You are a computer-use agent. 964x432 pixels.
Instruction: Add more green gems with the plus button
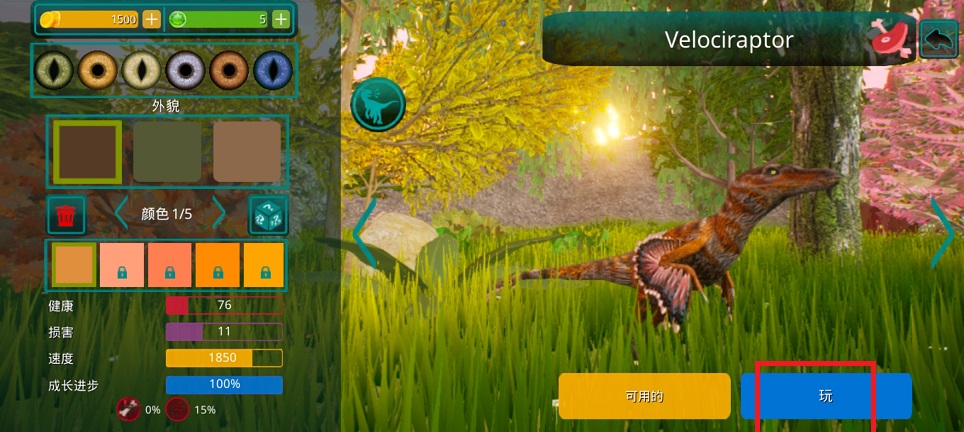pos(281,19)
